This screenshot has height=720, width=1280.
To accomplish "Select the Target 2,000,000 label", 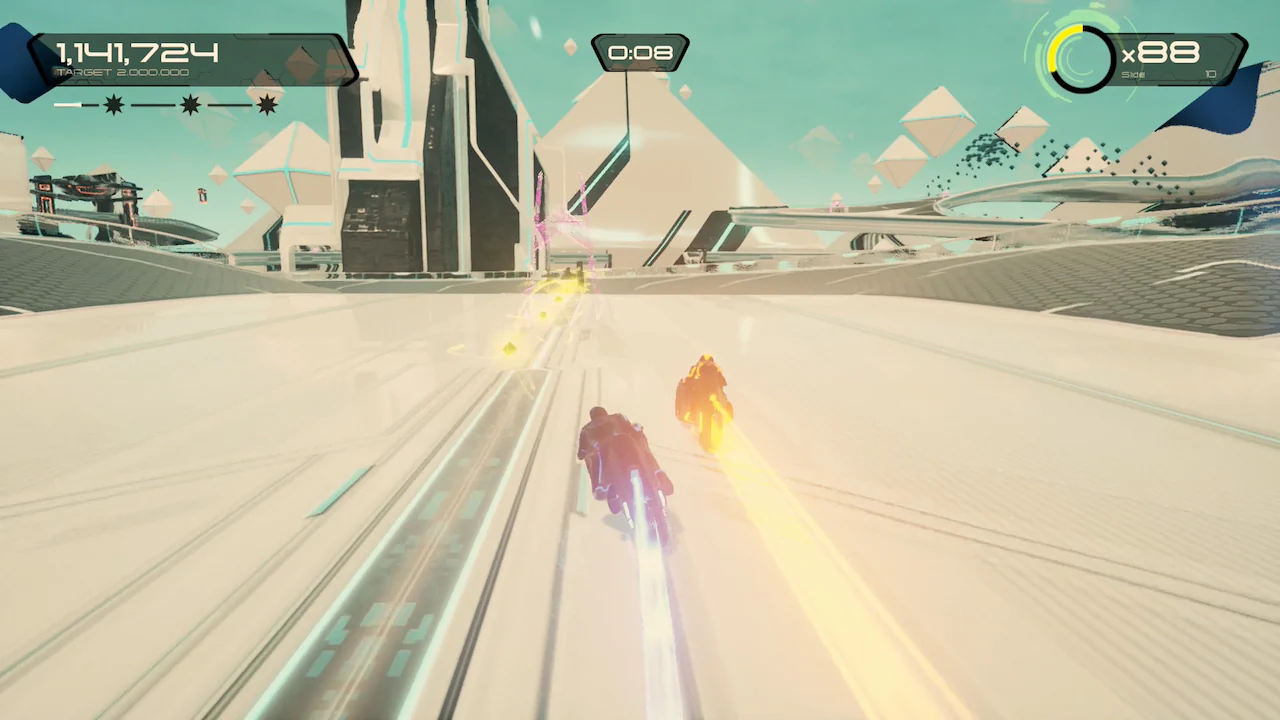I will tap(120, 72).
